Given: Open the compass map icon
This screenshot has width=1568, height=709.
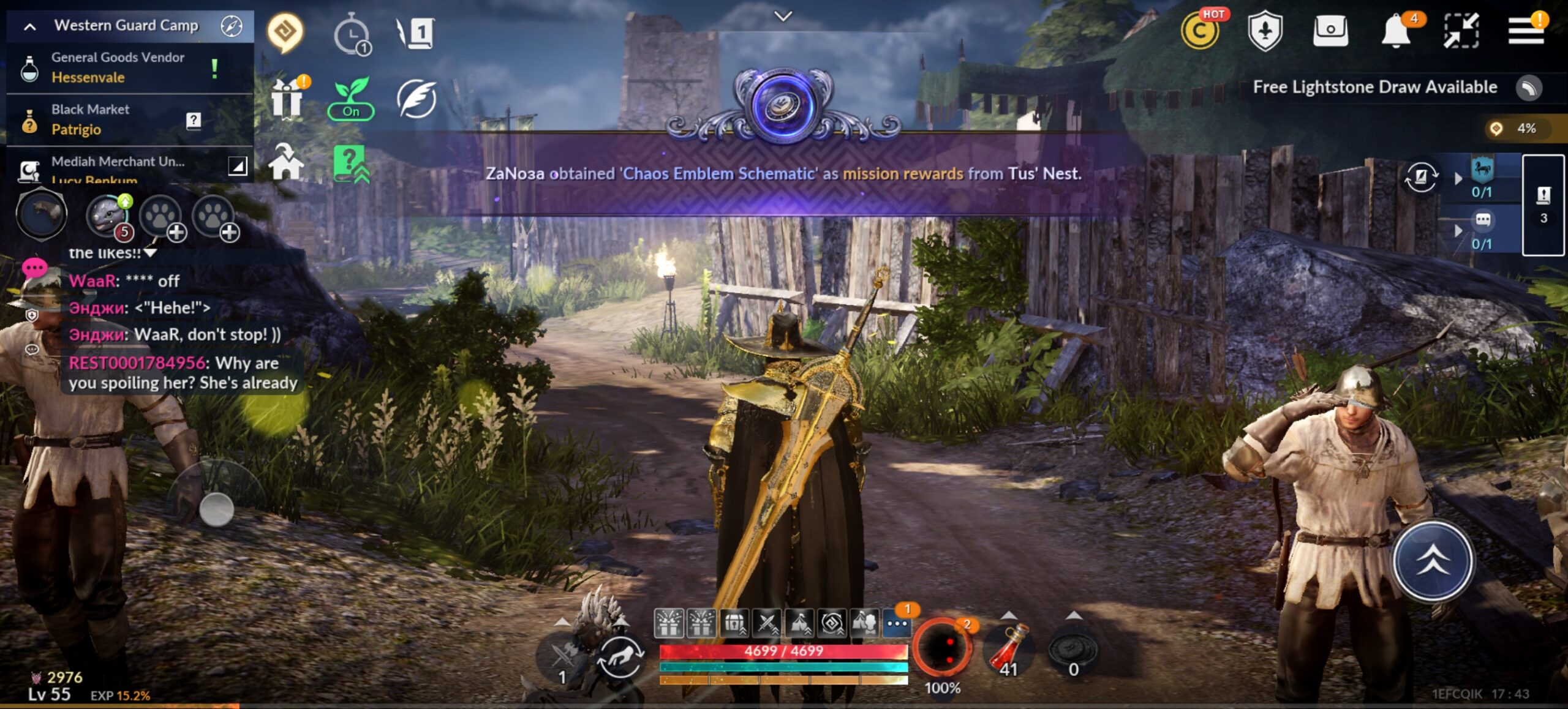Looking at the screenshot, I should pos(232,26).
